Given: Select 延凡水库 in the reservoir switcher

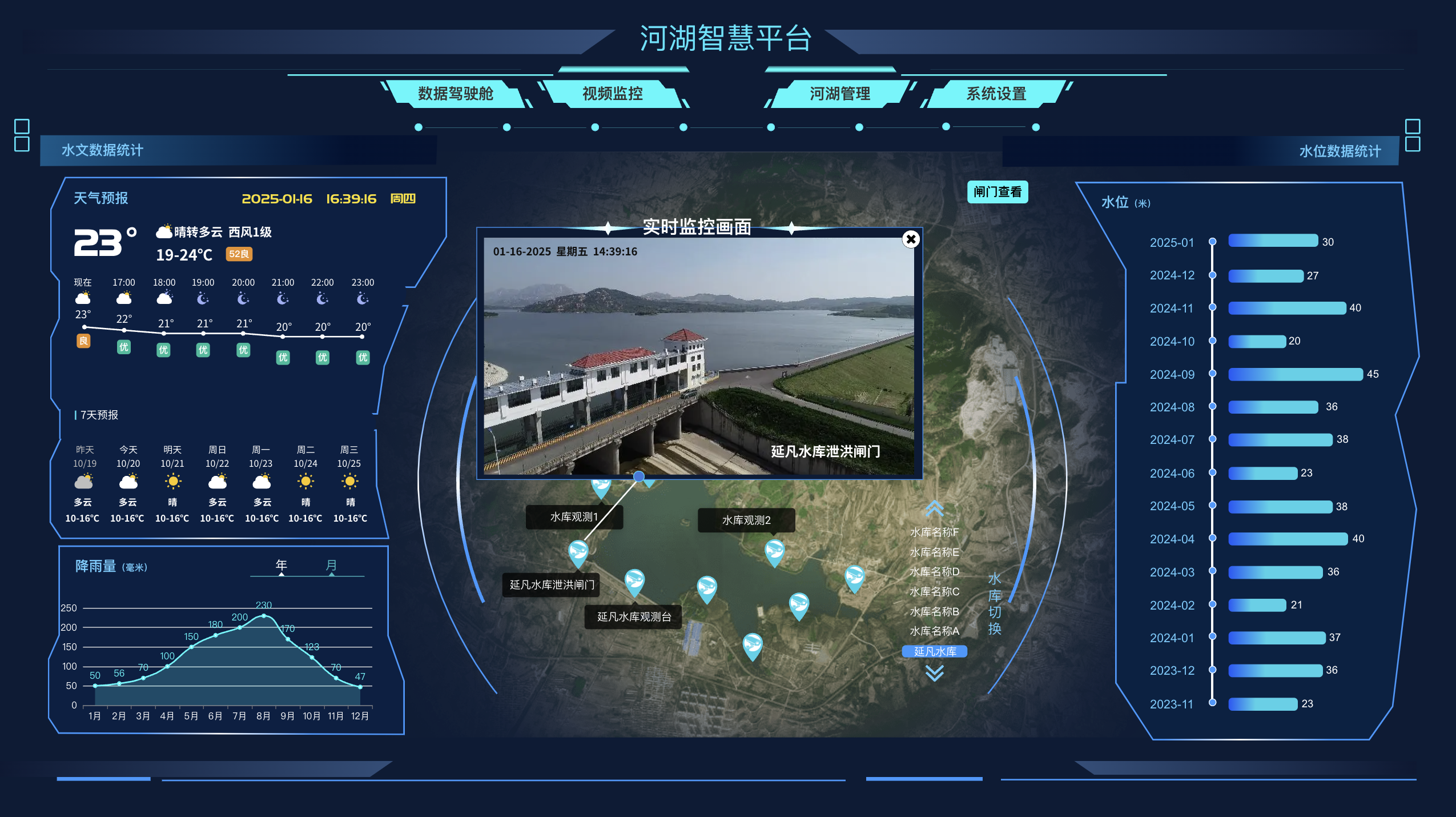Looking at the screenshot, I should coord(935,651).
